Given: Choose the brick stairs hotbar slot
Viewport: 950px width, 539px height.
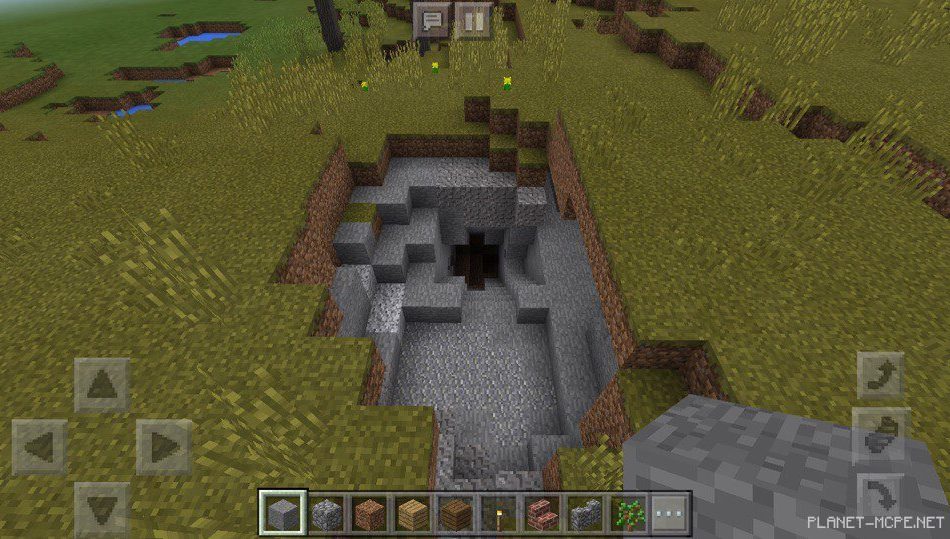Looking at the screenshot, I should [x=543, y=514].
